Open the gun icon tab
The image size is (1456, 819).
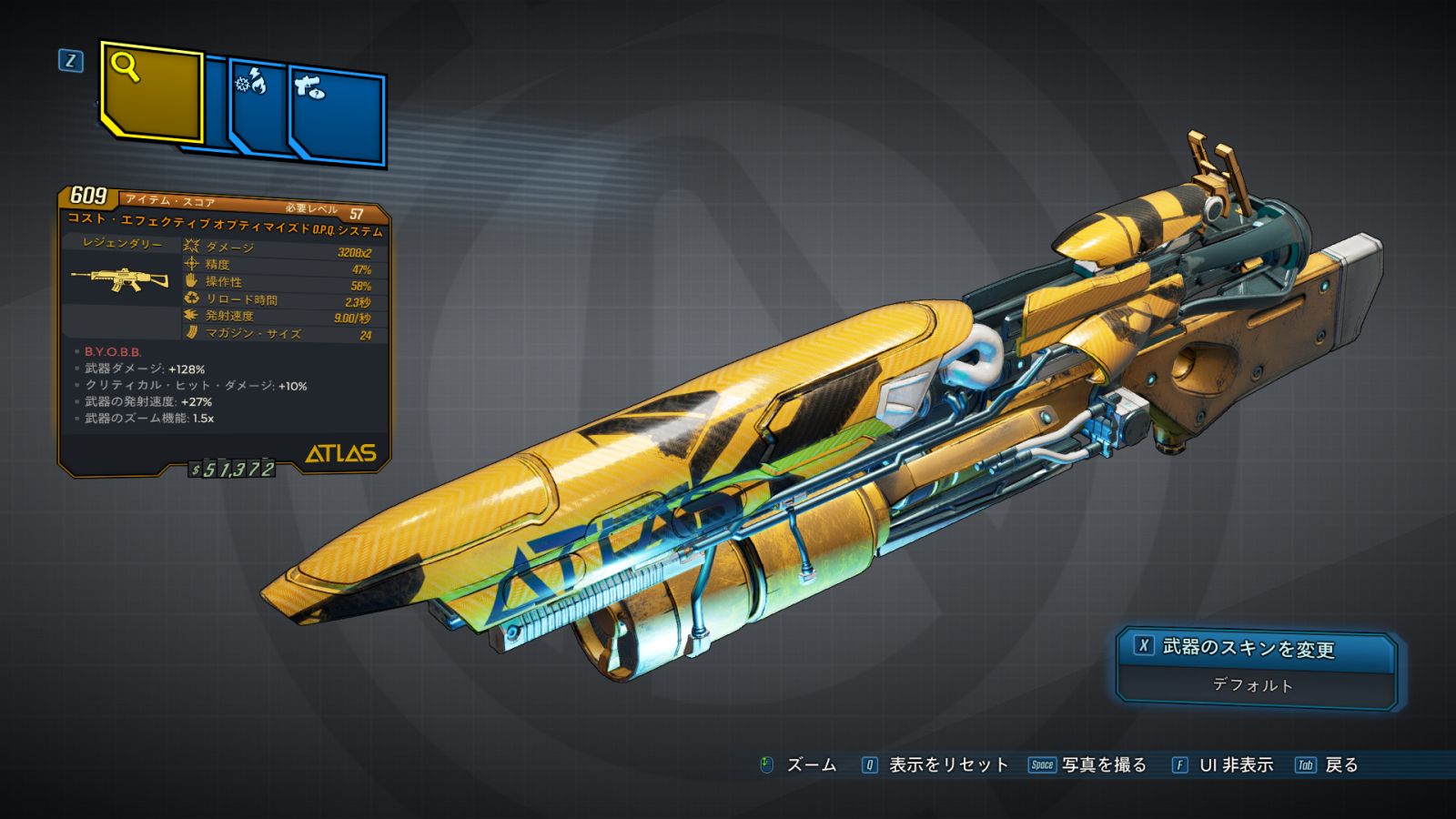point(339,116)
